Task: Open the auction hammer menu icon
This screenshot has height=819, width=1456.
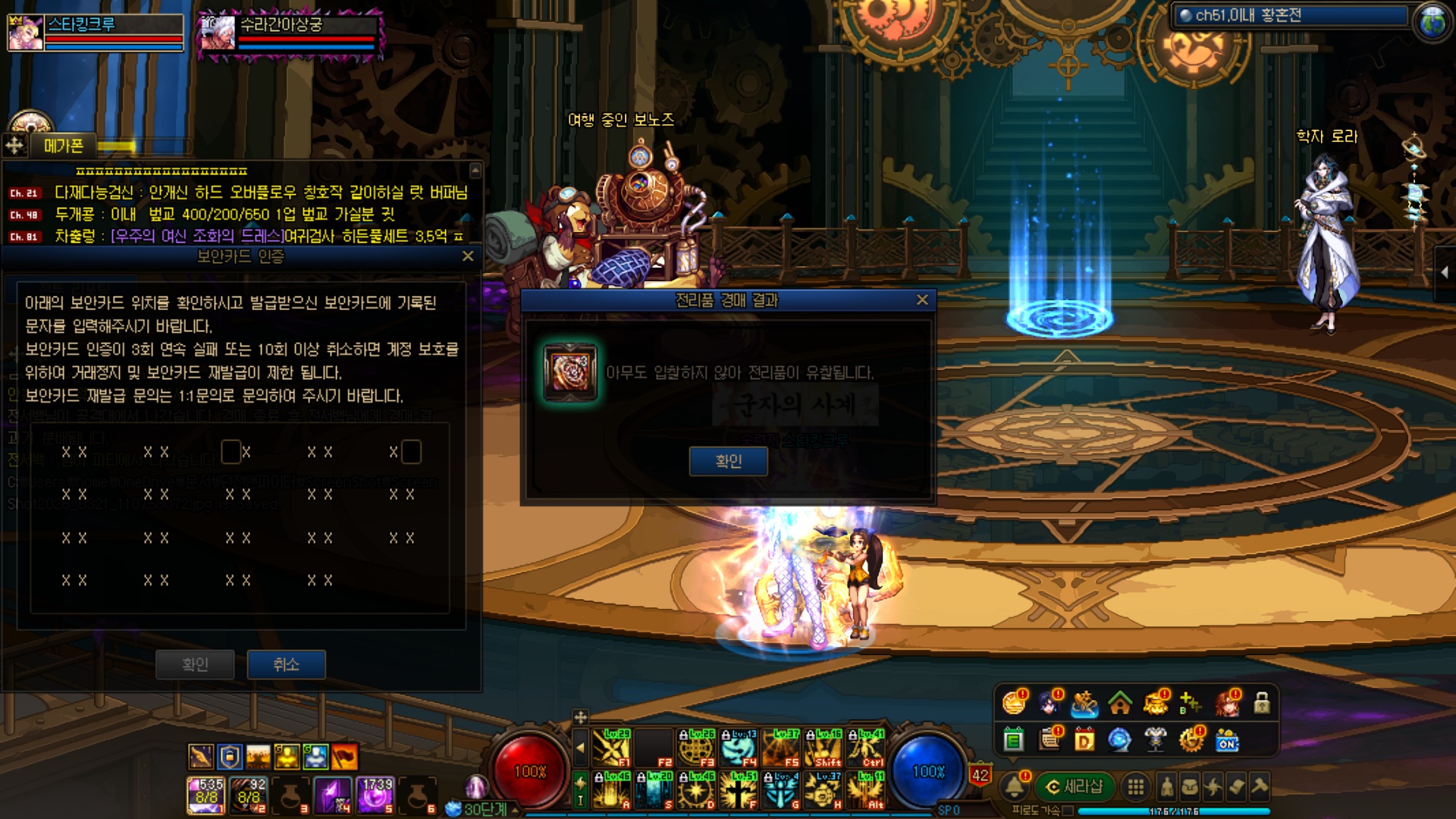Action: pos(1260,787)
